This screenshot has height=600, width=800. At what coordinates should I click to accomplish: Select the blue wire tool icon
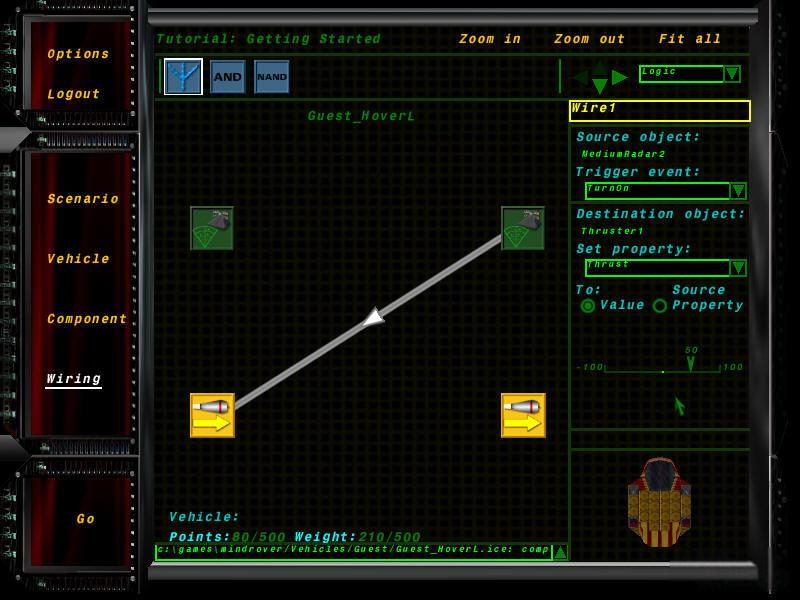point(183,77)
